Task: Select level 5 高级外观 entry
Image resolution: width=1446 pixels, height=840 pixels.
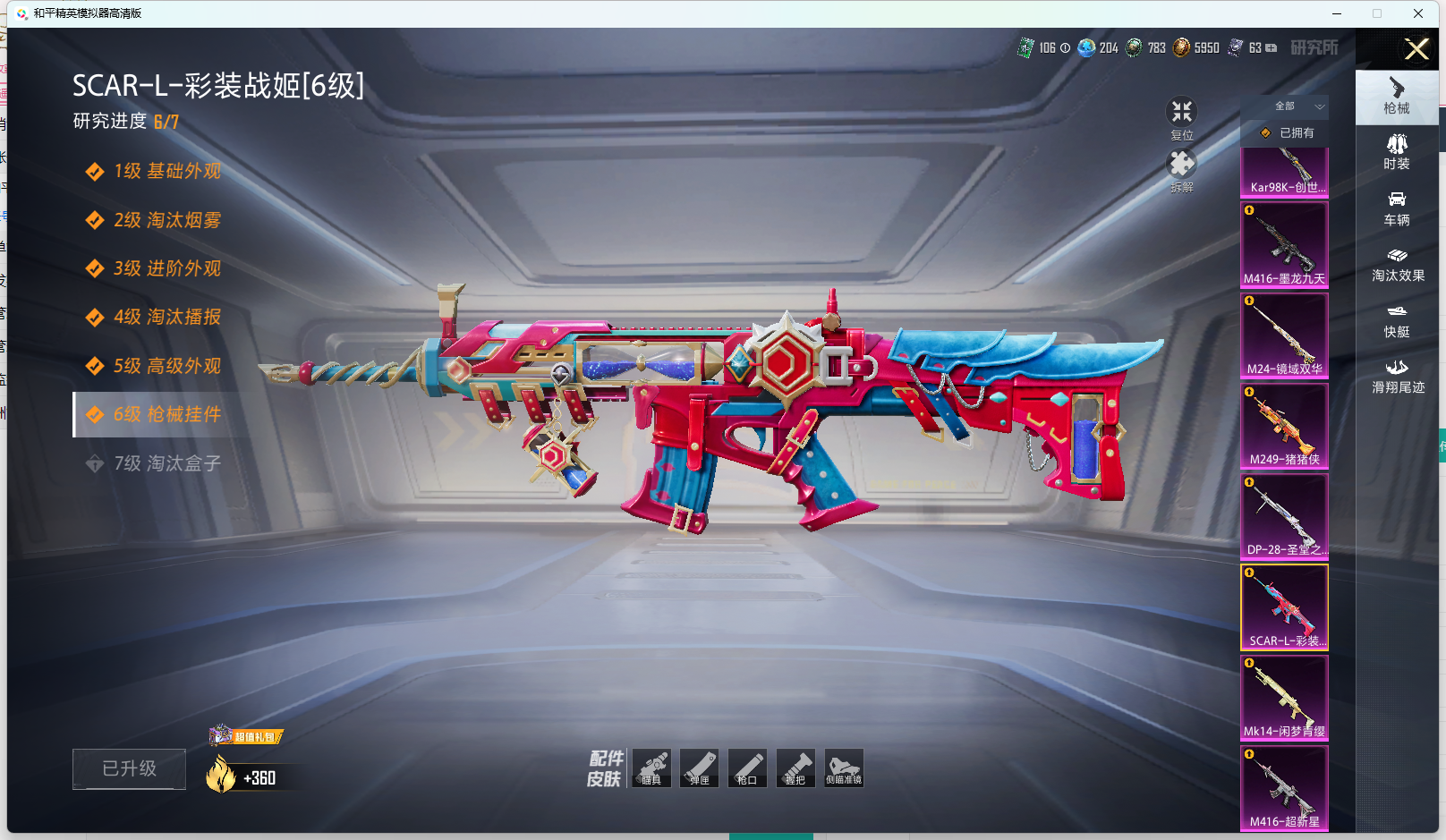Action: point(166,366)
